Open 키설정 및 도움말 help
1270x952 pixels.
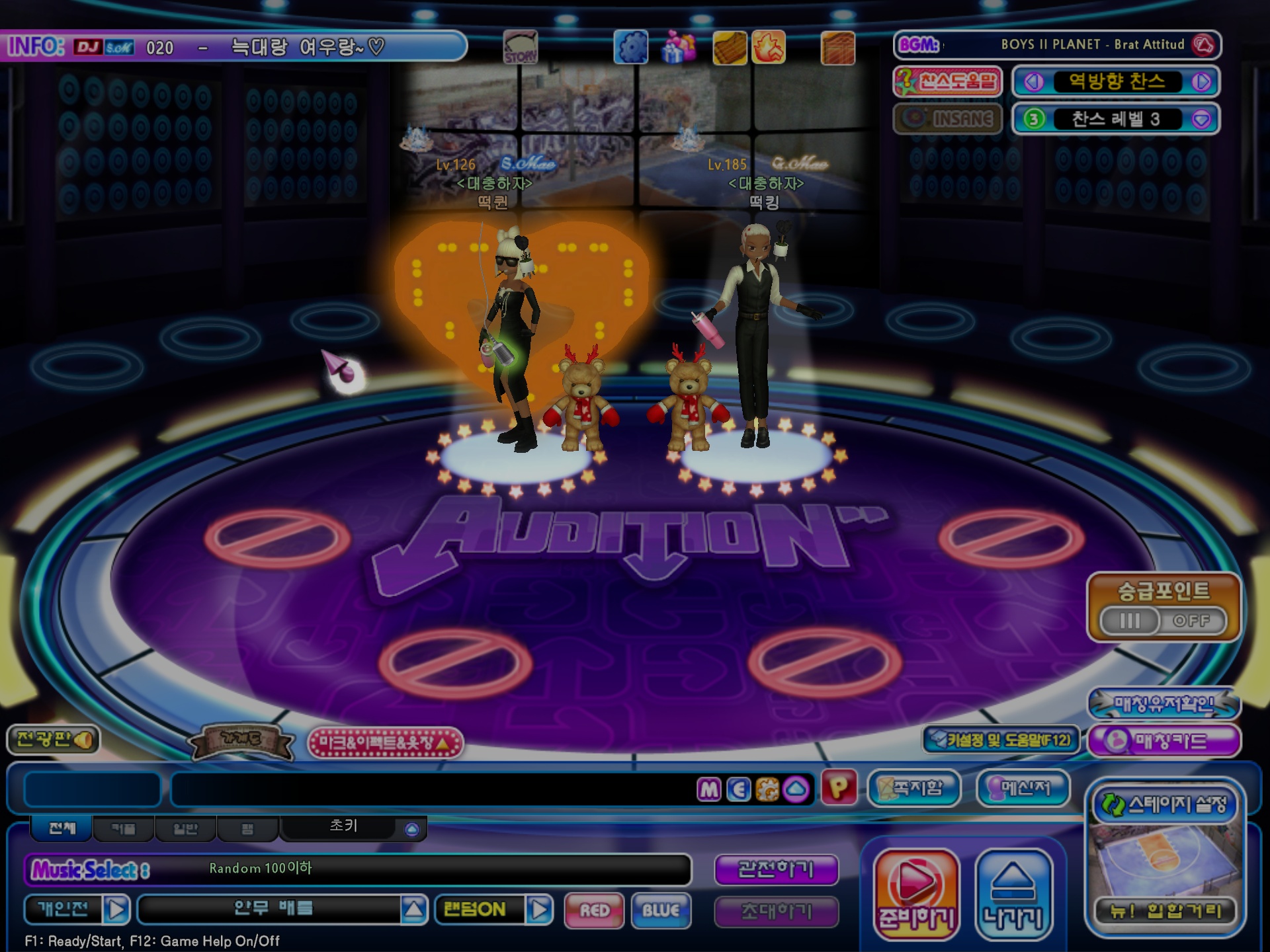tap(1001, 740)
